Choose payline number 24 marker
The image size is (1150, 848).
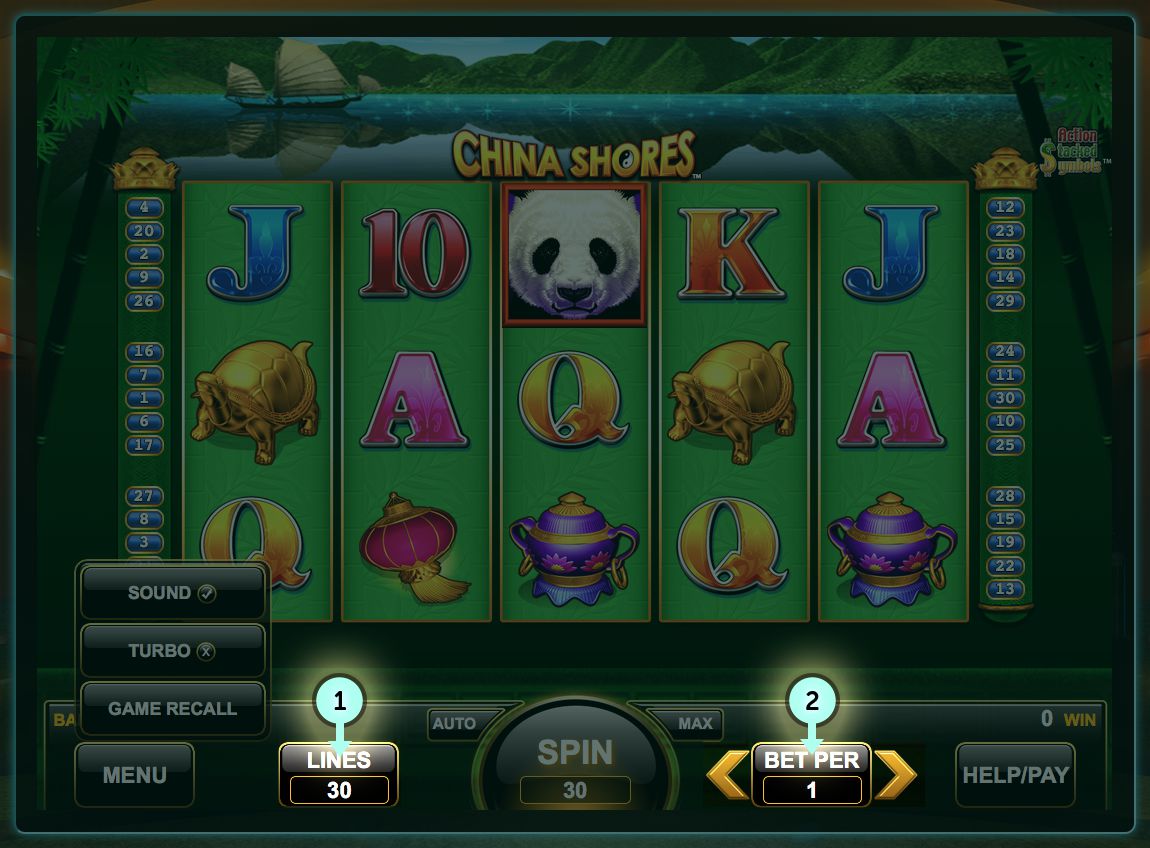click(x=1004, y=352)
